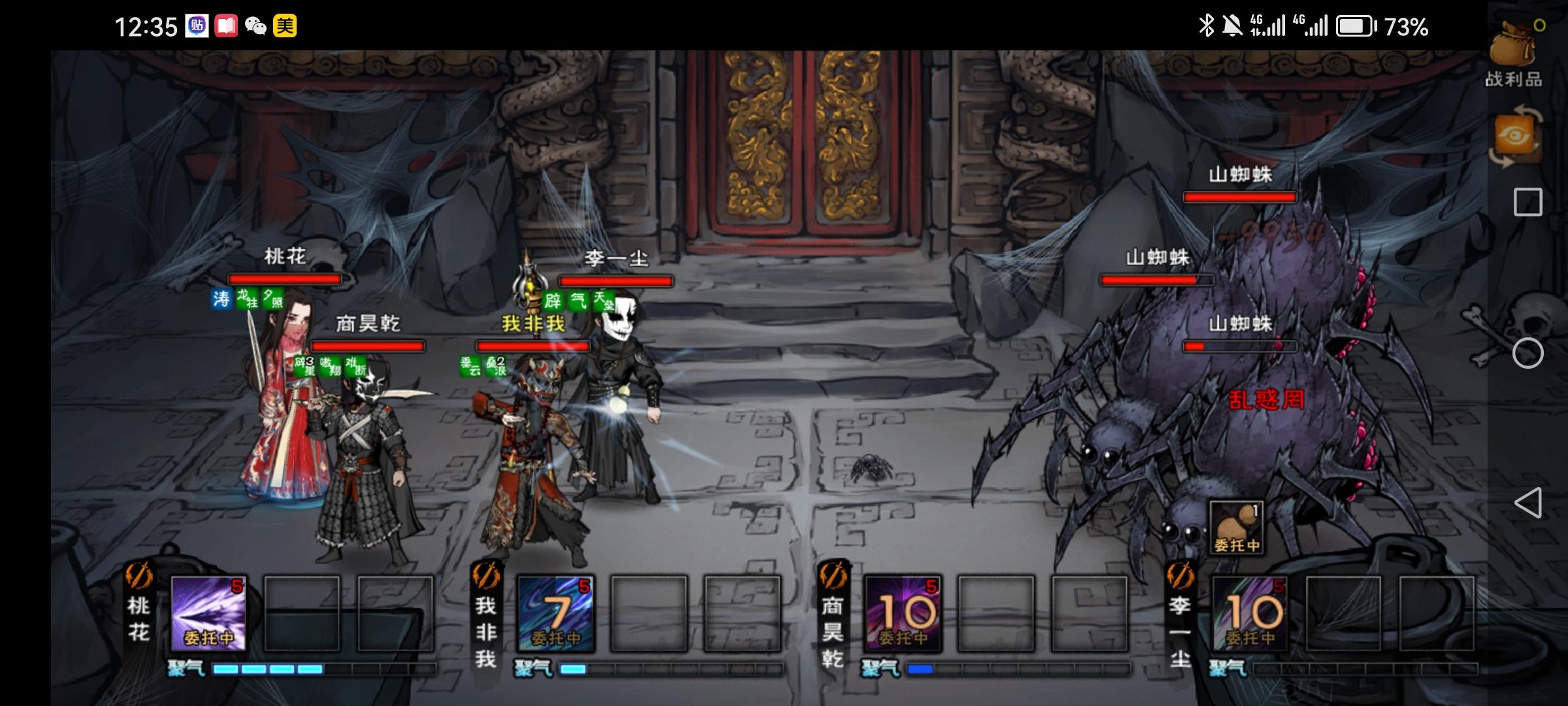Toggle the orange eye view switch icon
1568x706 pixels.
point(1514,137)
